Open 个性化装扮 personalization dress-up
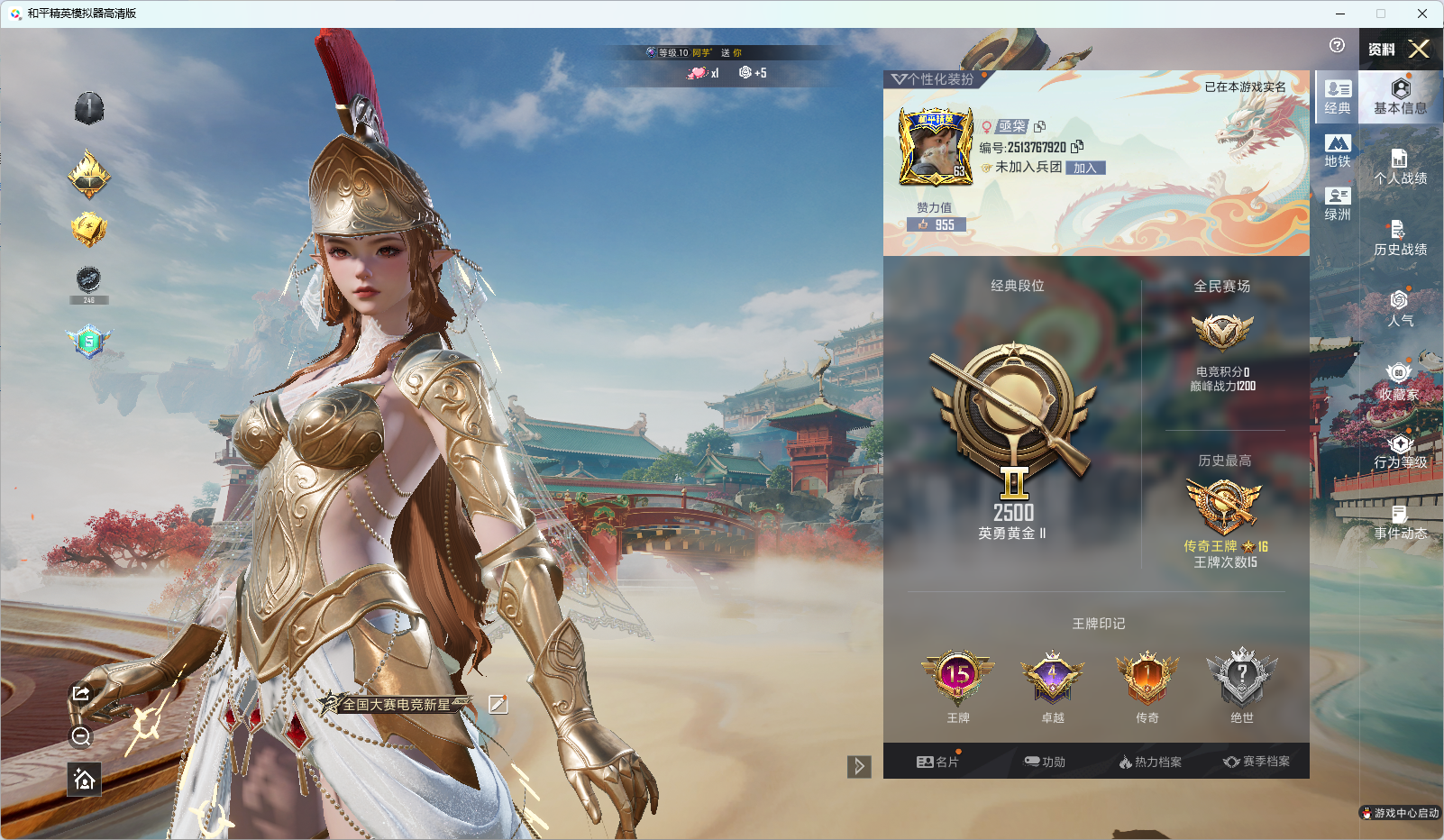The height and width of the screenshot is (840, 1444). pos(934,79)
